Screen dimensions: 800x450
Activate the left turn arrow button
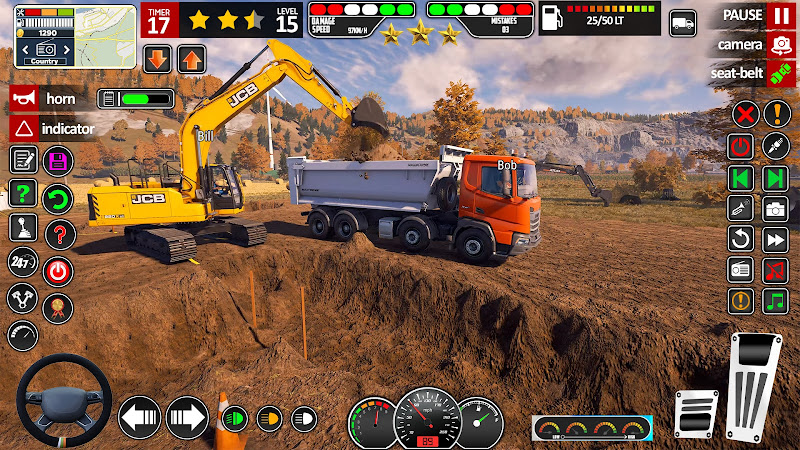pyautogui.click(x=140, y=417)
